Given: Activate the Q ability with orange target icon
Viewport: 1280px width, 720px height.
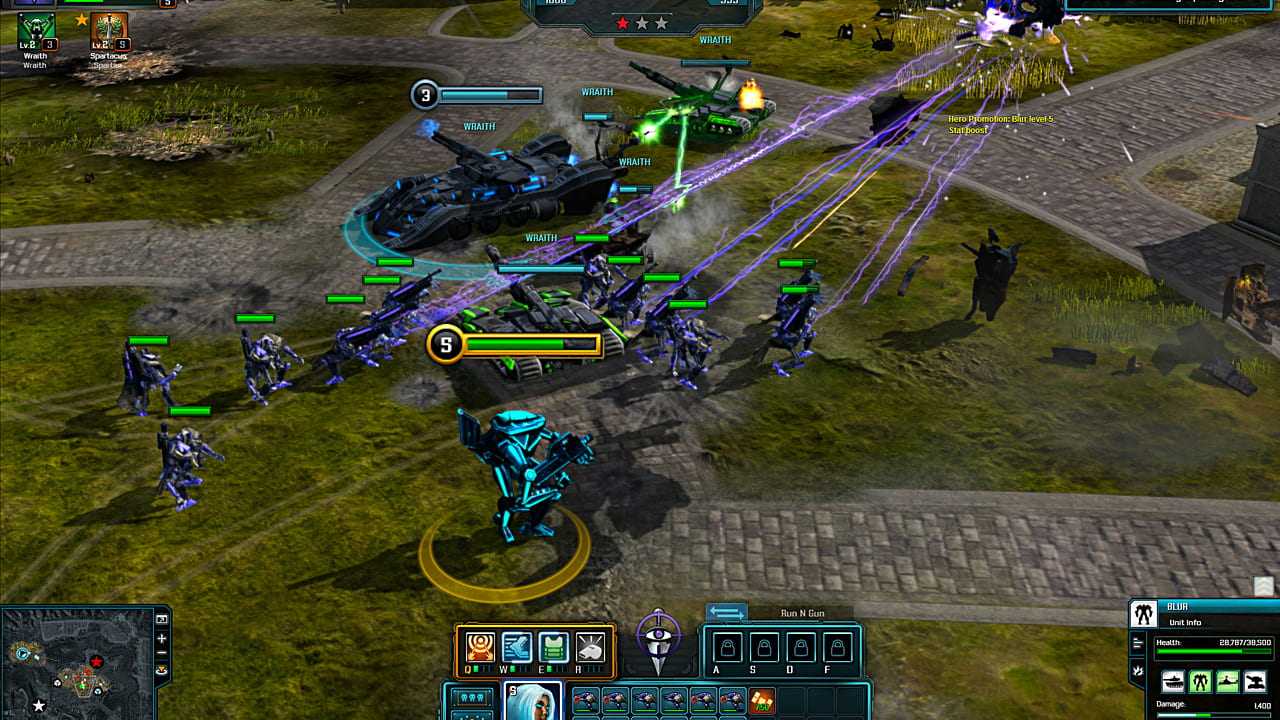Looking at the screenshot, I should 480,647.
